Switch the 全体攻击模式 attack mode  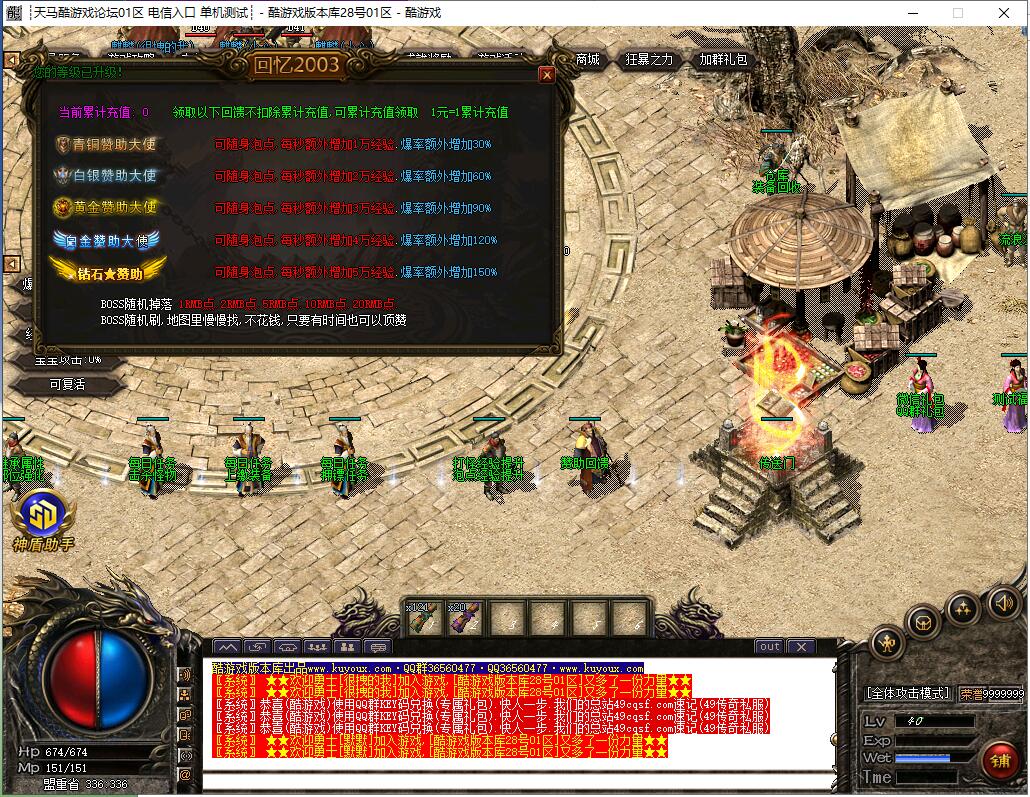(x=907, y=693)
